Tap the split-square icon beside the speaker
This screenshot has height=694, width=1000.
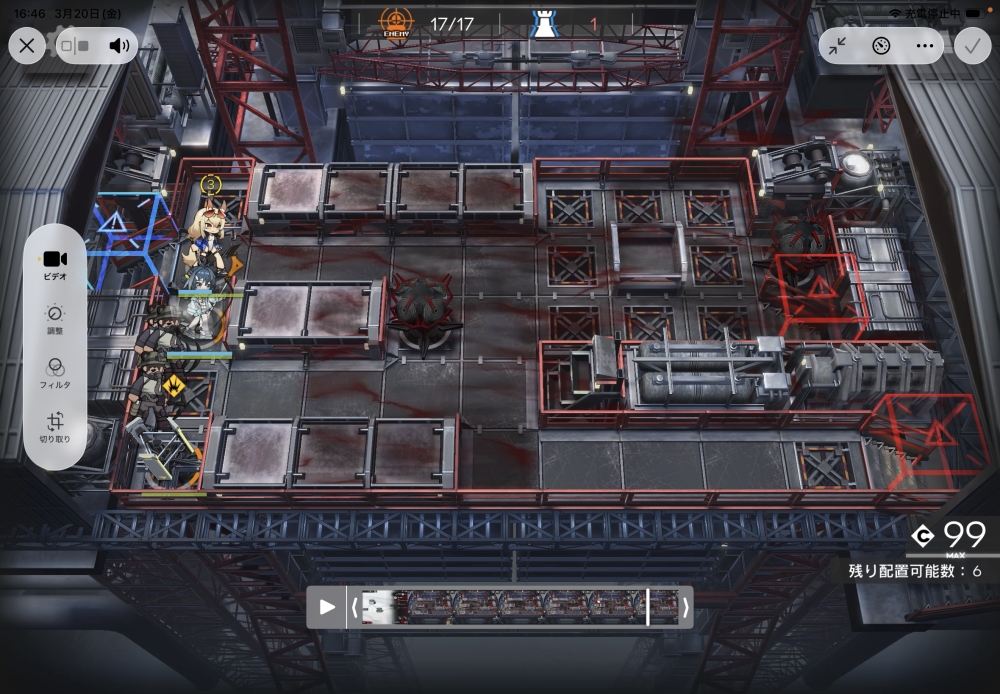(75, 45)
